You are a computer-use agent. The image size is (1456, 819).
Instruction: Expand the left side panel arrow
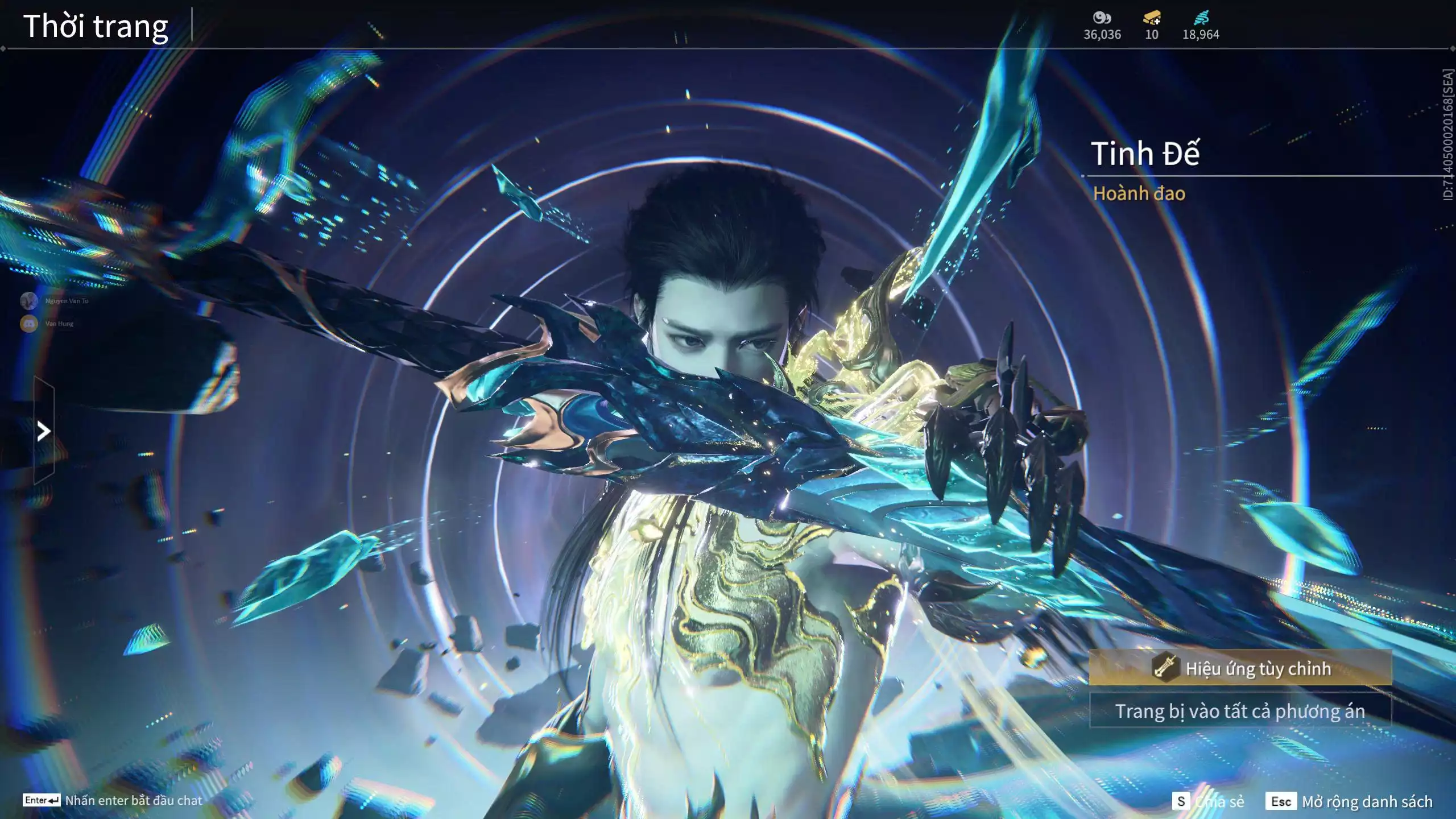[x=44, y=431]
